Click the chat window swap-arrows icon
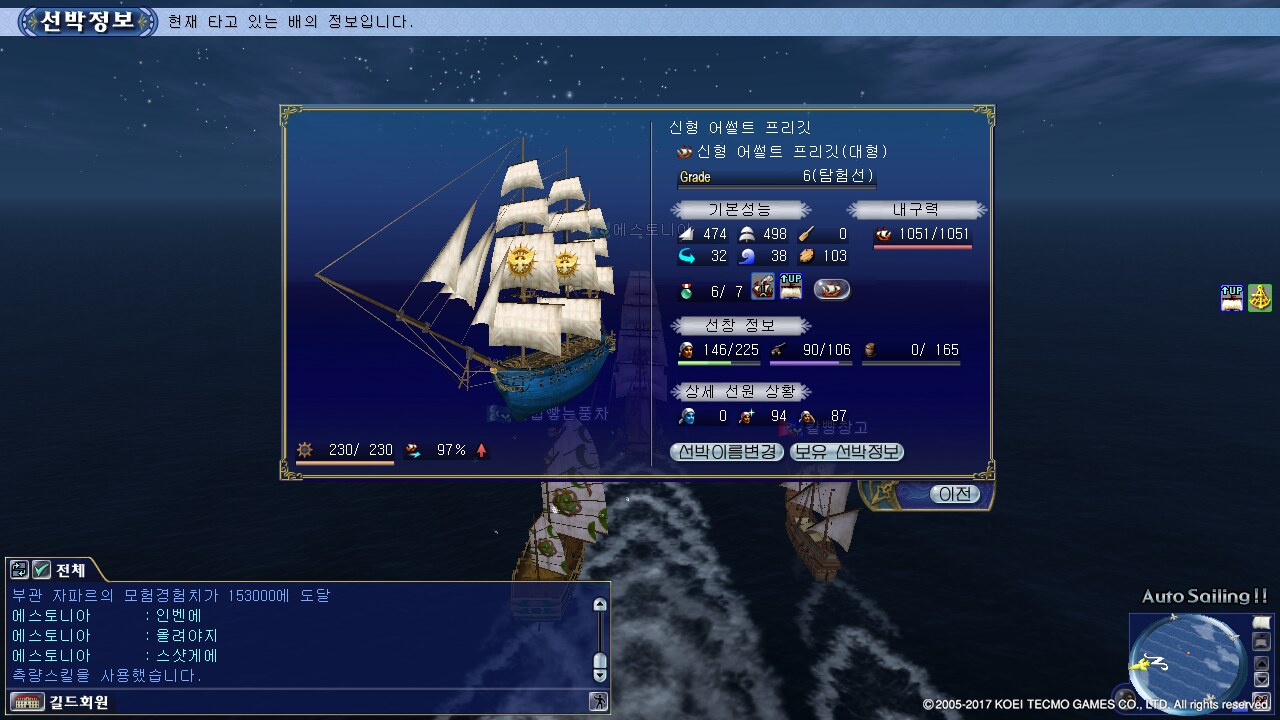Viewport: 1280px width, 720px height. coord(19,570)
